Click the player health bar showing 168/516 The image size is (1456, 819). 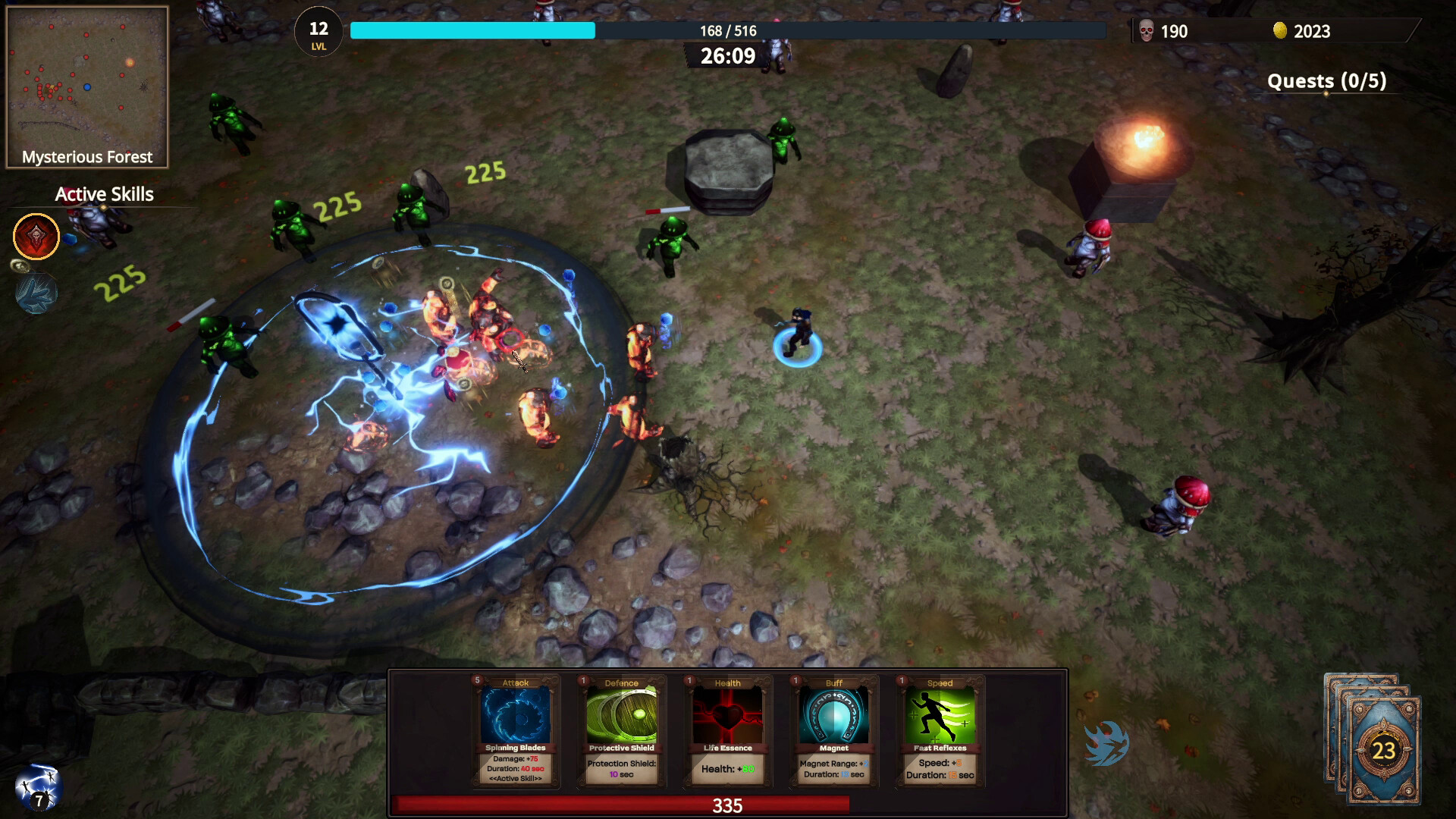pos(727,31)
